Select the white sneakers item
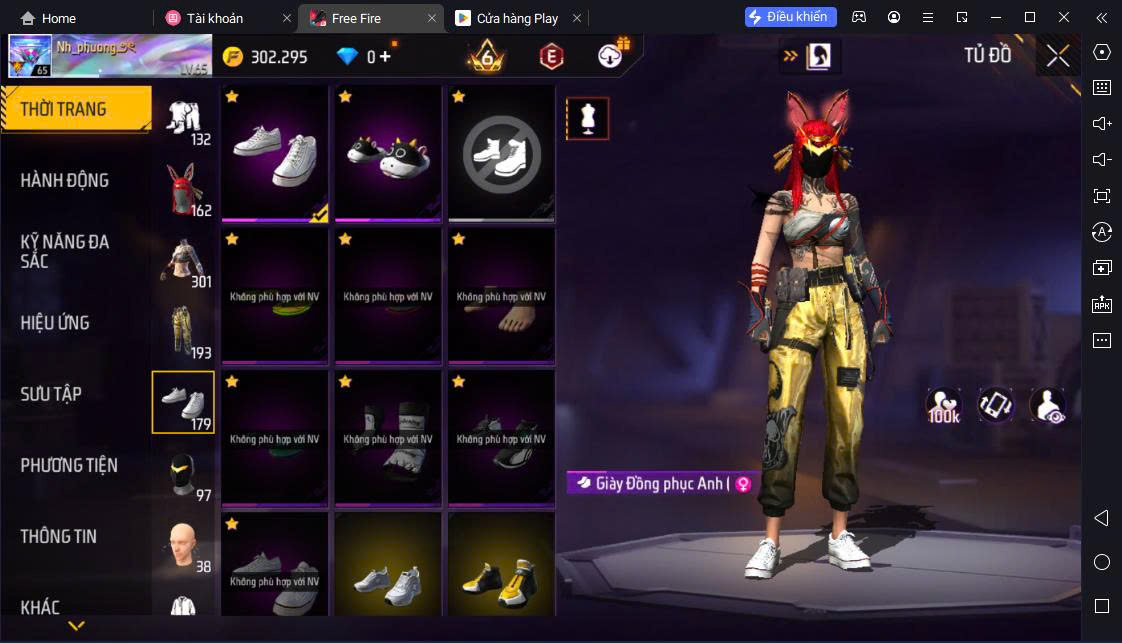Image resolution: width=1122 pixels, height=643 pixels. 275,152
